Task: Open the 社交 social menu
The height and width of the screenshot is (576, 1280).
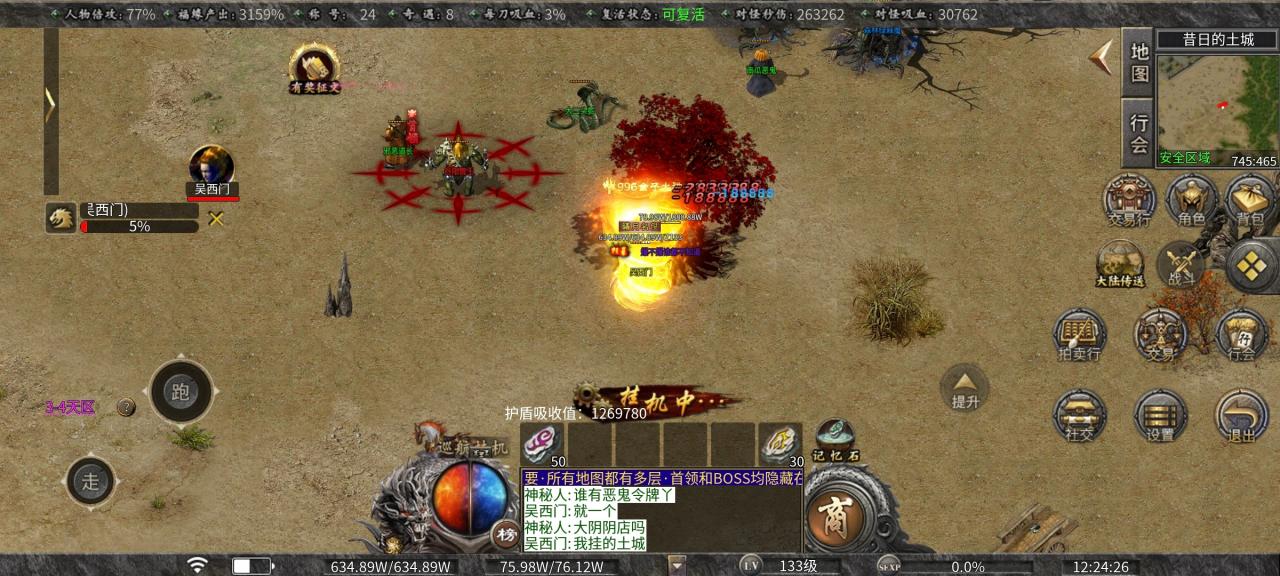Action: pos(1079,415)
